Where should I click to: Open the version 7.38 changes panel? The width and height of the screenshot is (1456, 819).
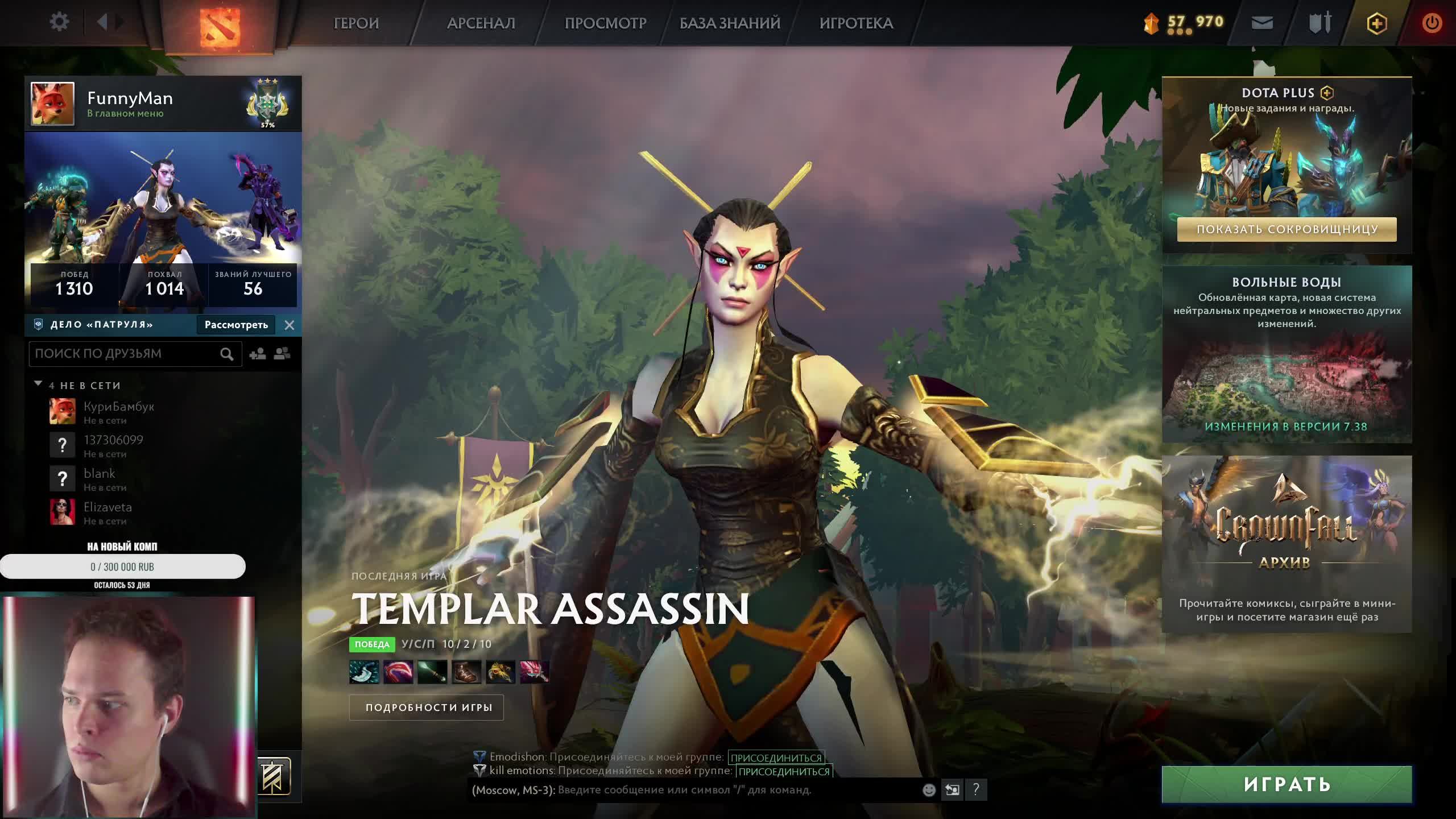(x=1287, y=426)
